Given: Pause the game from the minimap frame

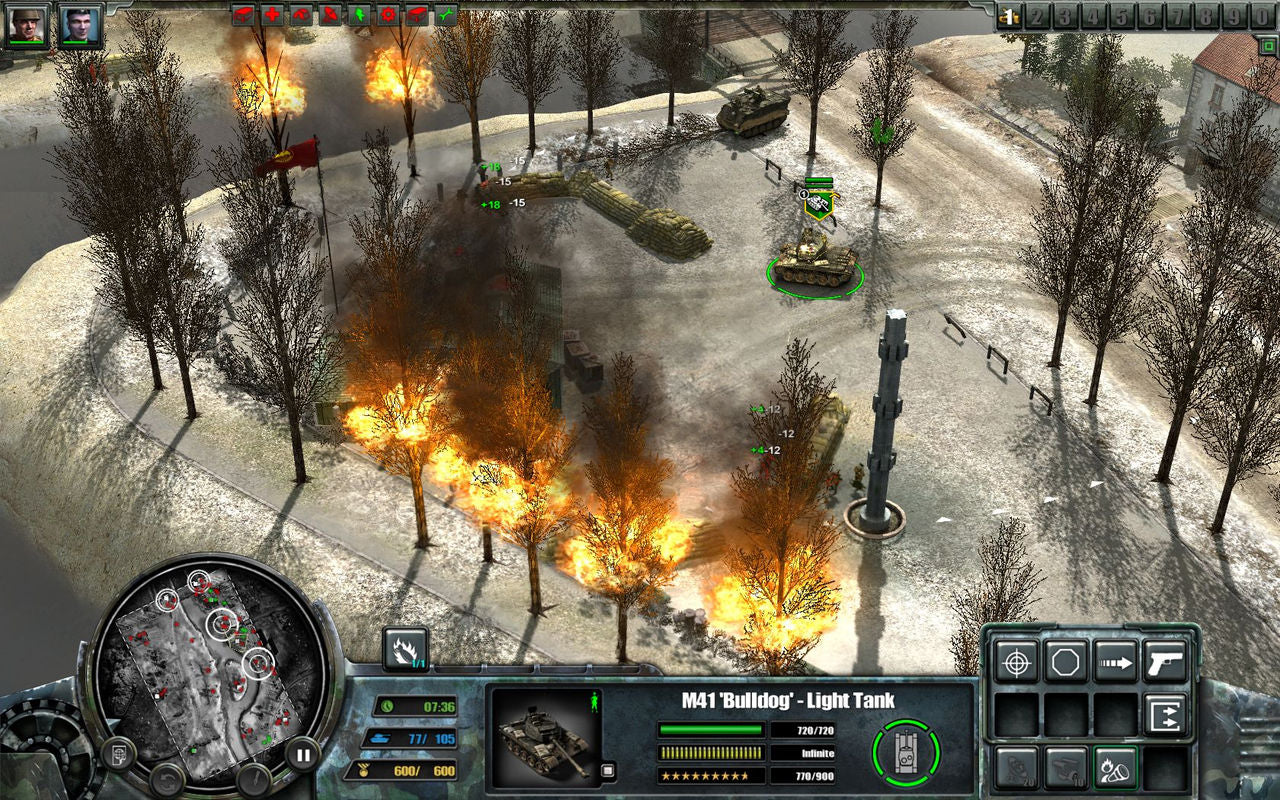Looking at the screenshot, I should (302, 753).
